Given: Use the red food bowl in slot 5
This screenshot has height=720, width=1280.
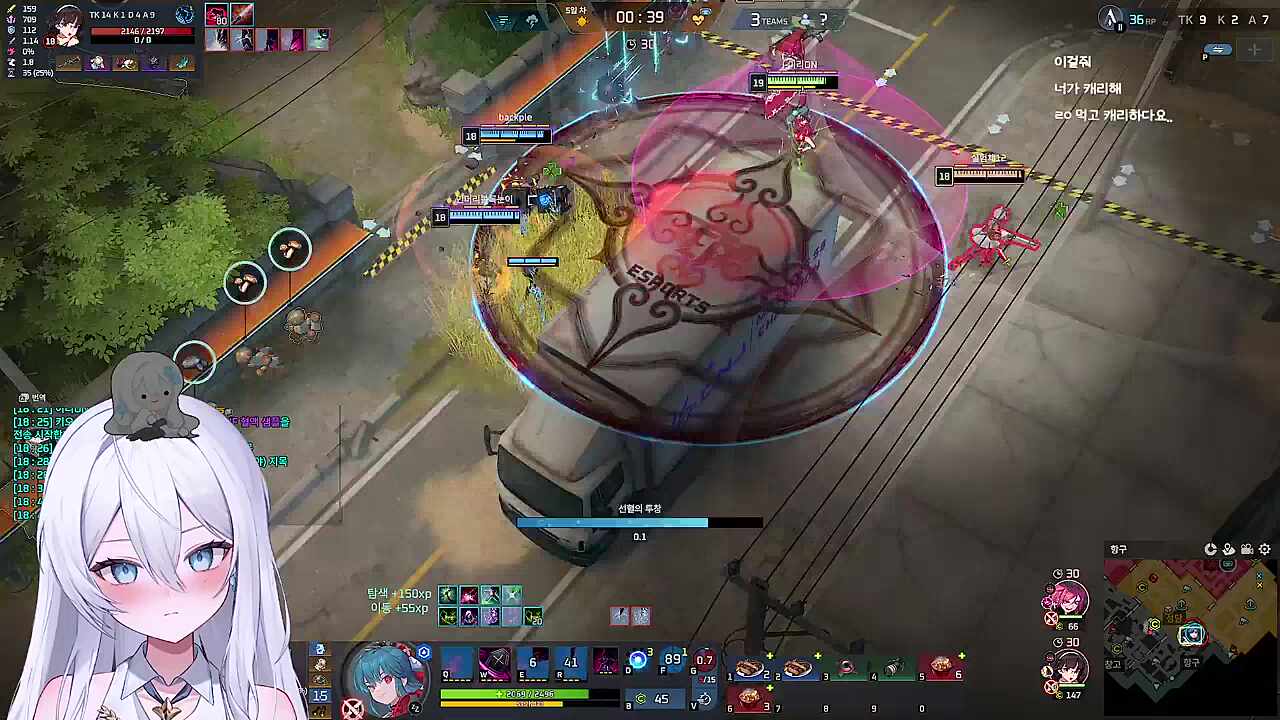Looking at the screenshot, I should tap(941, 668).
